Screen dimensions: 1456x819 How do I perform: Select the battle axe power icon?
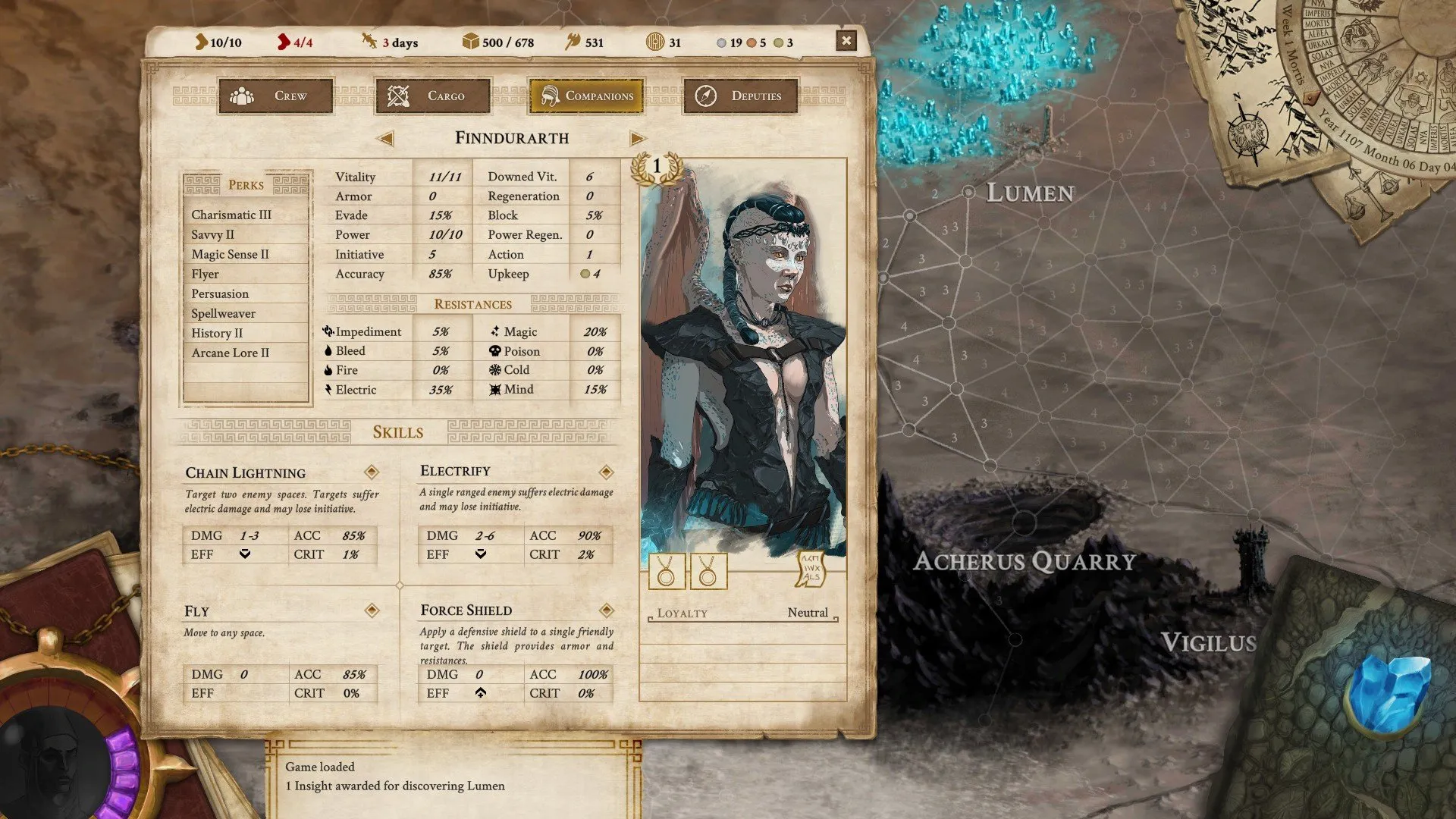point(575,42)
